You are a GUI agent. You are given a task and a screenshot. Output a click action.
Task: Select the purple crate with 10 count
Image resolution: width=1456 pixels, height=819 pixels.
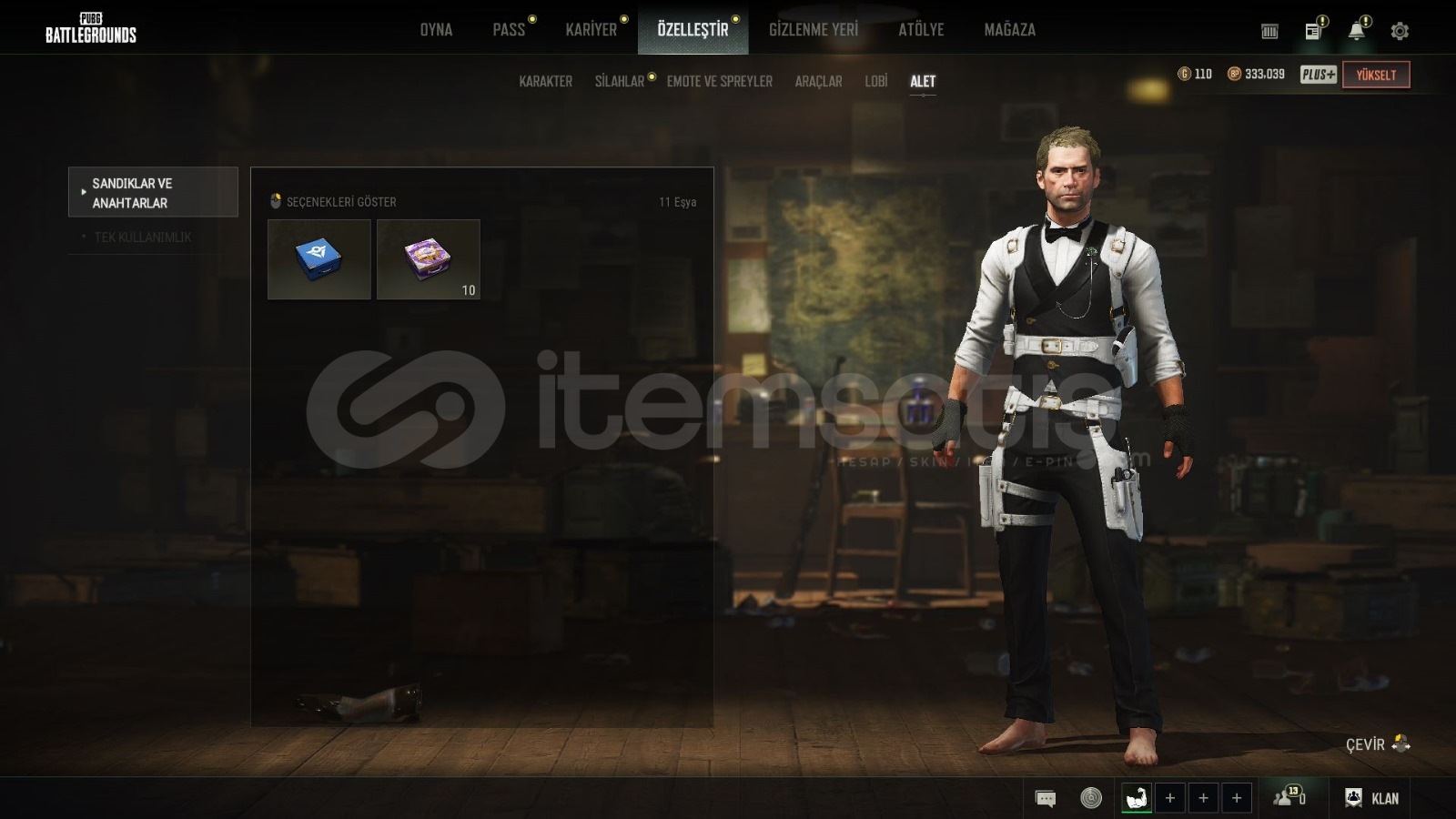[428, 258]
